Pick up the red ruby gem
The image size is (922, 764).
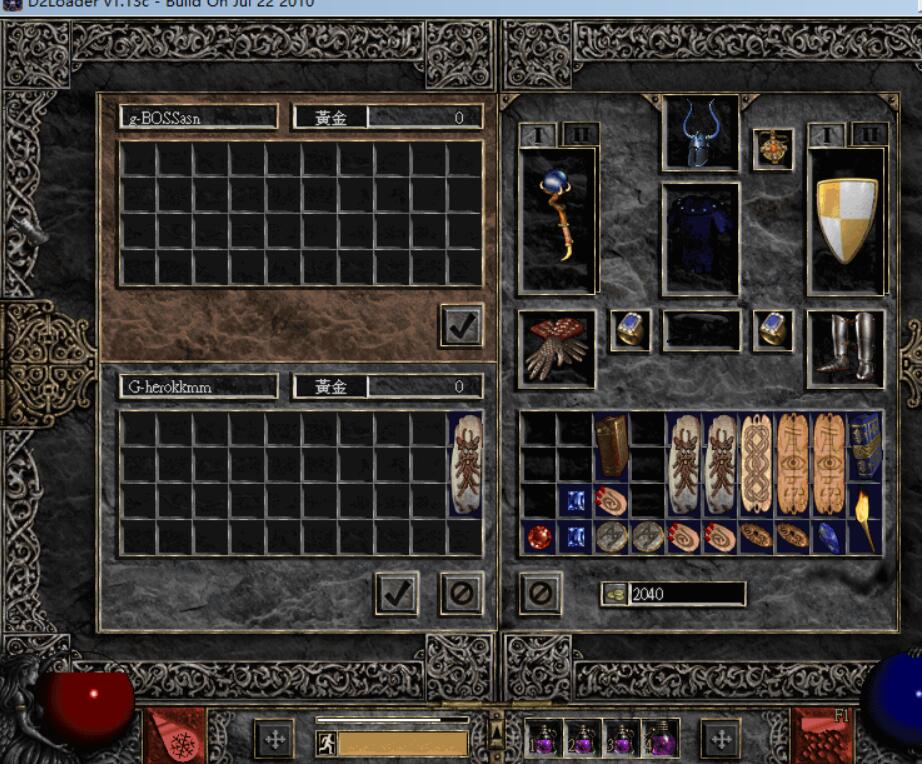[538, 537]
